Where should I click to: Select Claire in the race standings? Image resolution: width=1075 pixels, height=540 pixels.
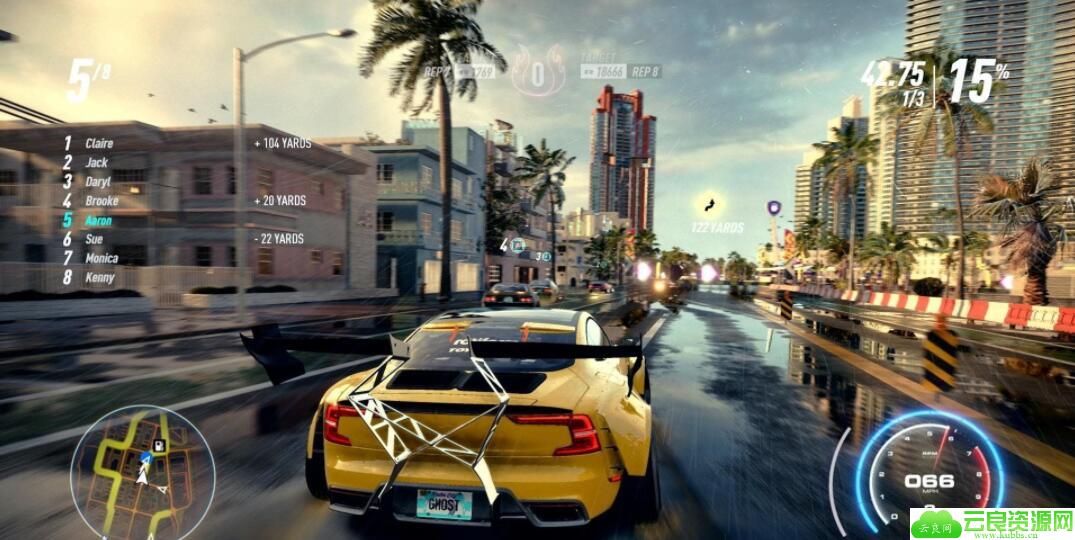pyautogui.click(x=99, y=143)
